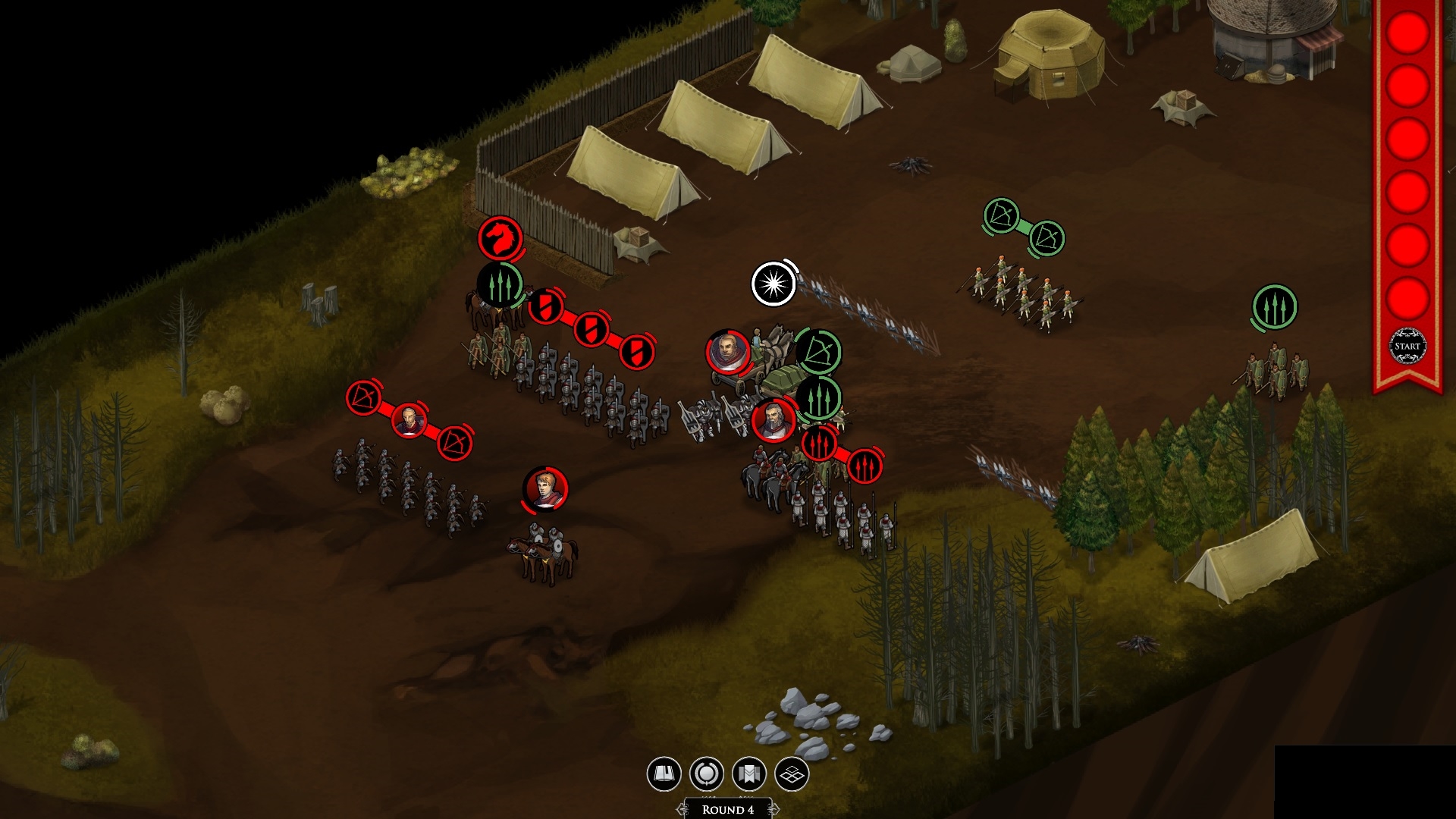Select the red horse-head cavalry marker

tap(500, 237)
